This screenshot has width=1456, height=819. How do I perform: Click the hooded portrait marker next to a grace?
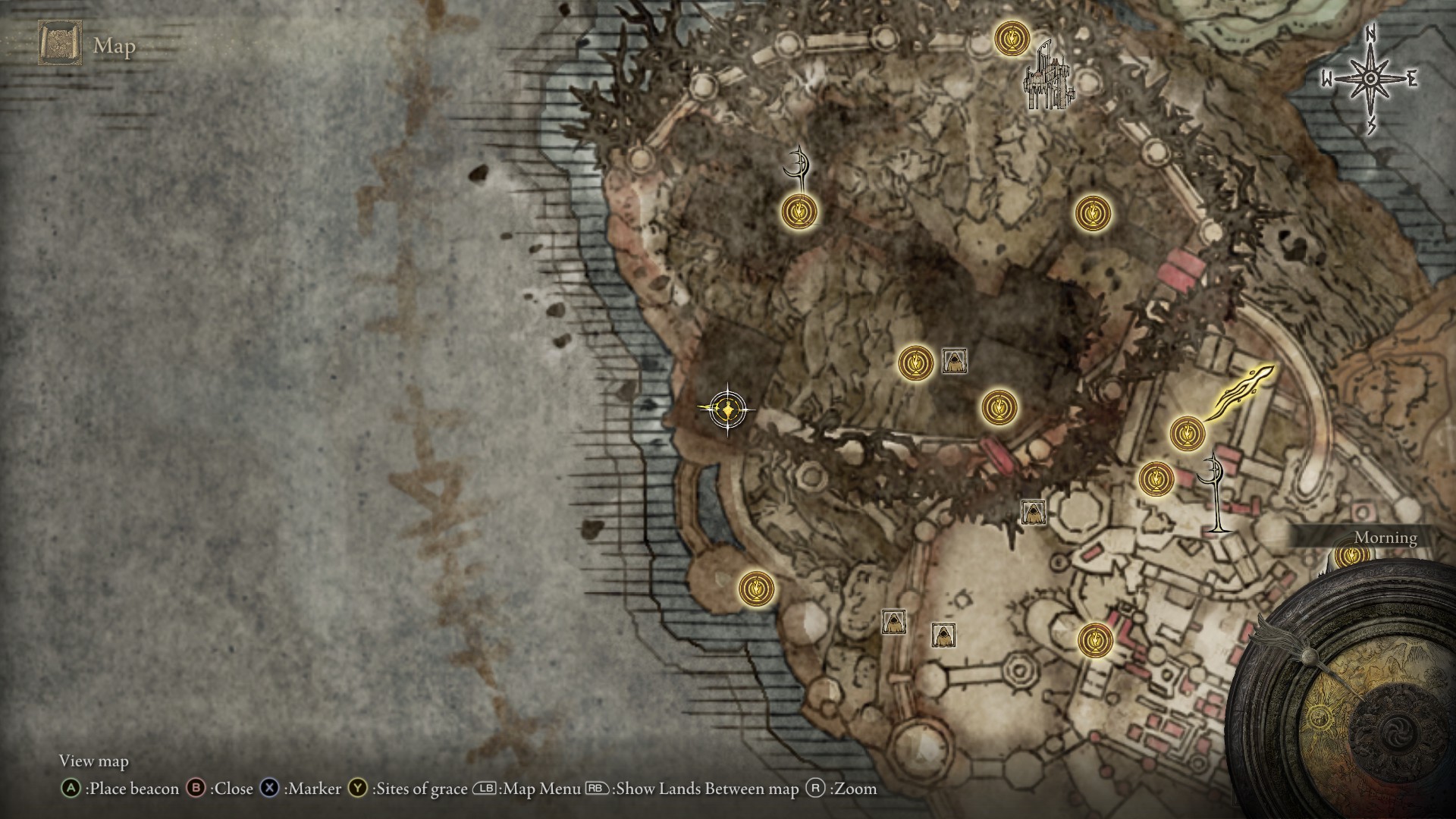(x=954, y=361)
